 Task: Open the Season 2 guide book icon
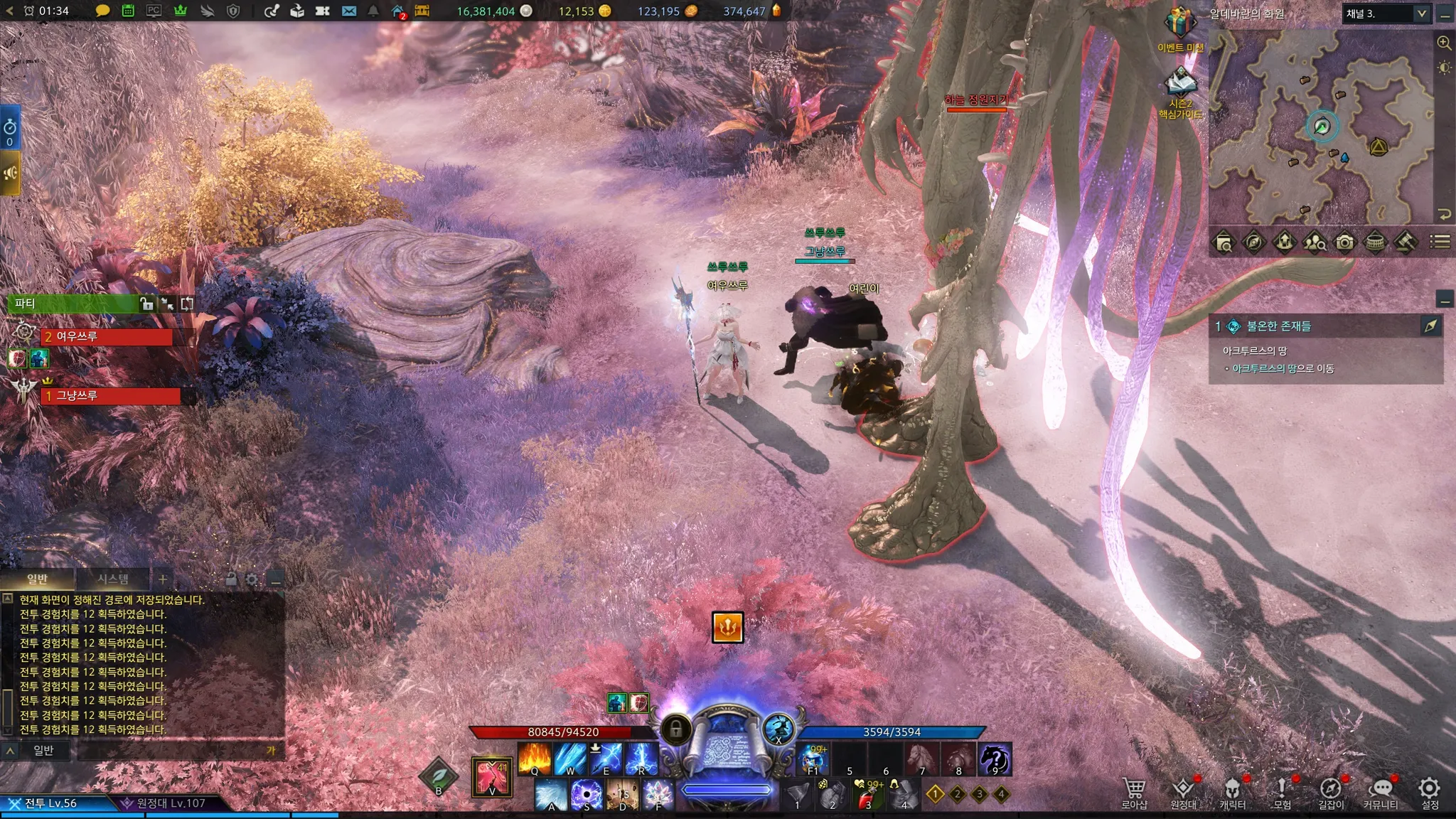click(1180, 84)
